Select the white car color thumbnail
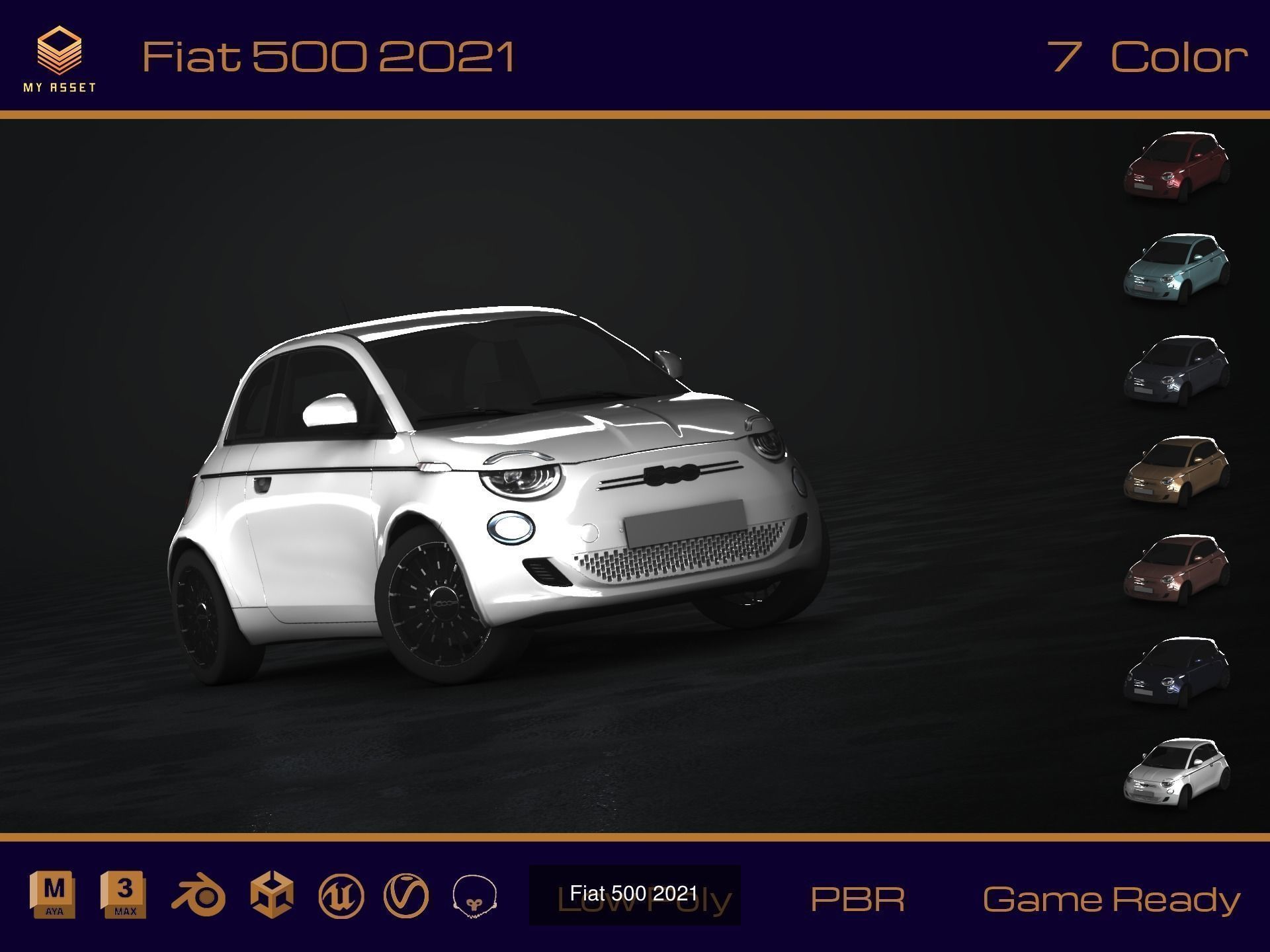The height and width of the screenshot is (952, 1270). click(1176, 772)
